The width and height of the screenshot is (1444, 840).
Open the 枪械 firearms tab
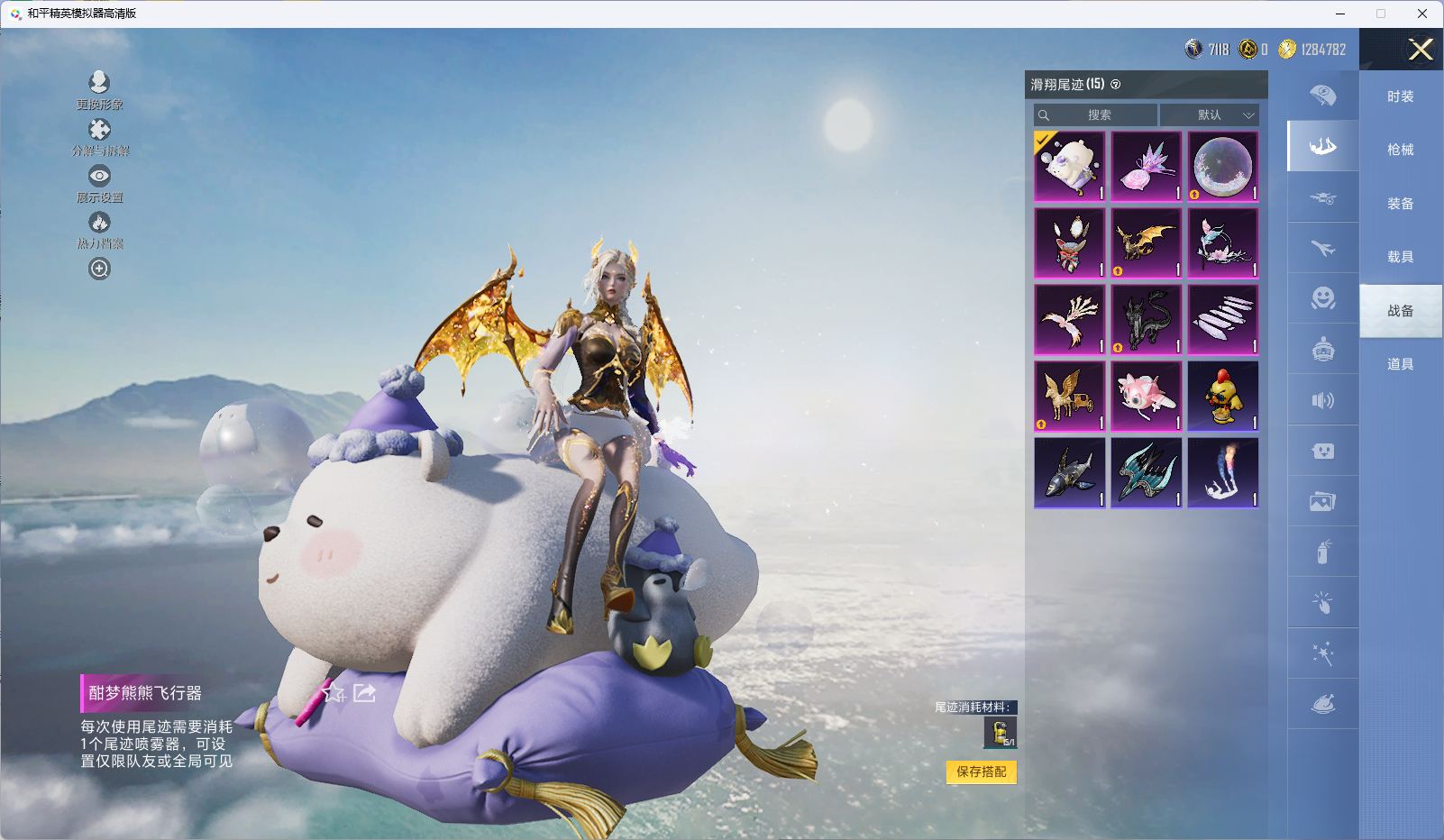pos(1400,150)
